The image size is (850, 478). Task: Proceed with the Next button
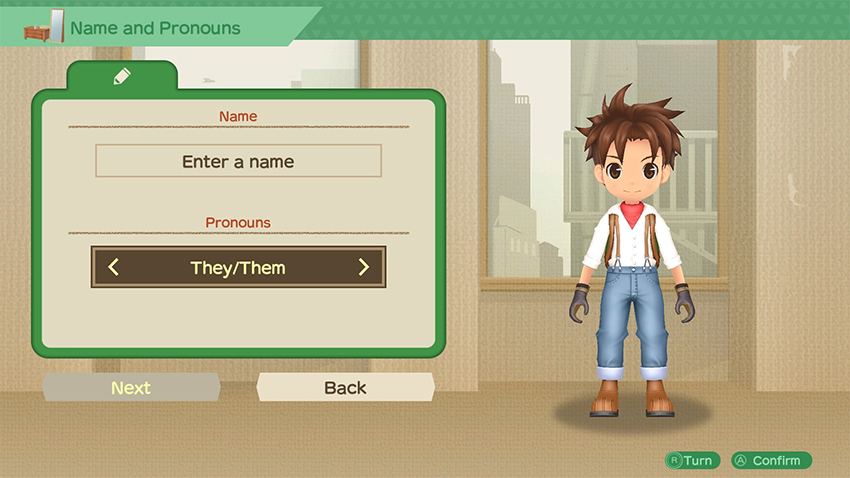[131, 388]
